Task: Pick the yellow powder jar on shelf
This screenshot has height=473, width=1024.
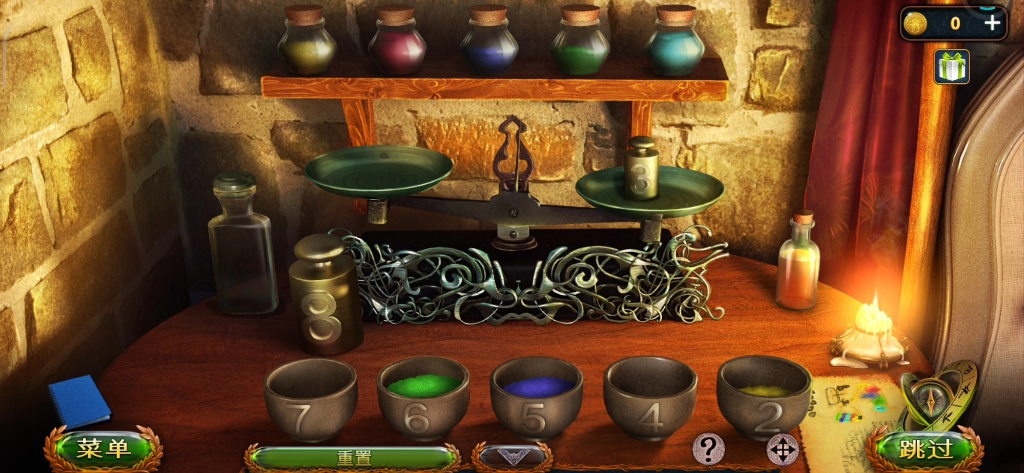Action: tap(306, 42)
